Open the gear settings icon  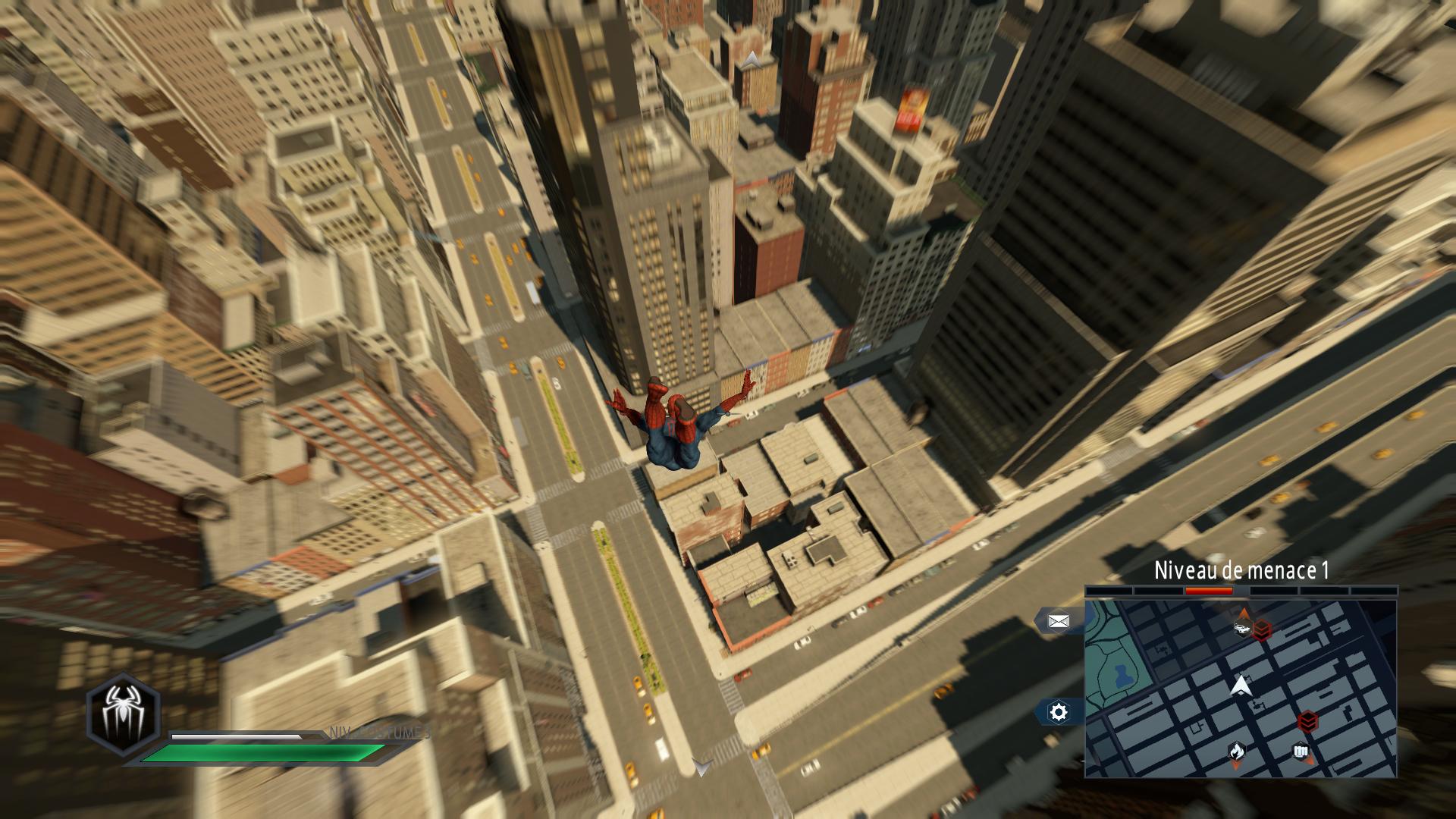coord(1059,712)
